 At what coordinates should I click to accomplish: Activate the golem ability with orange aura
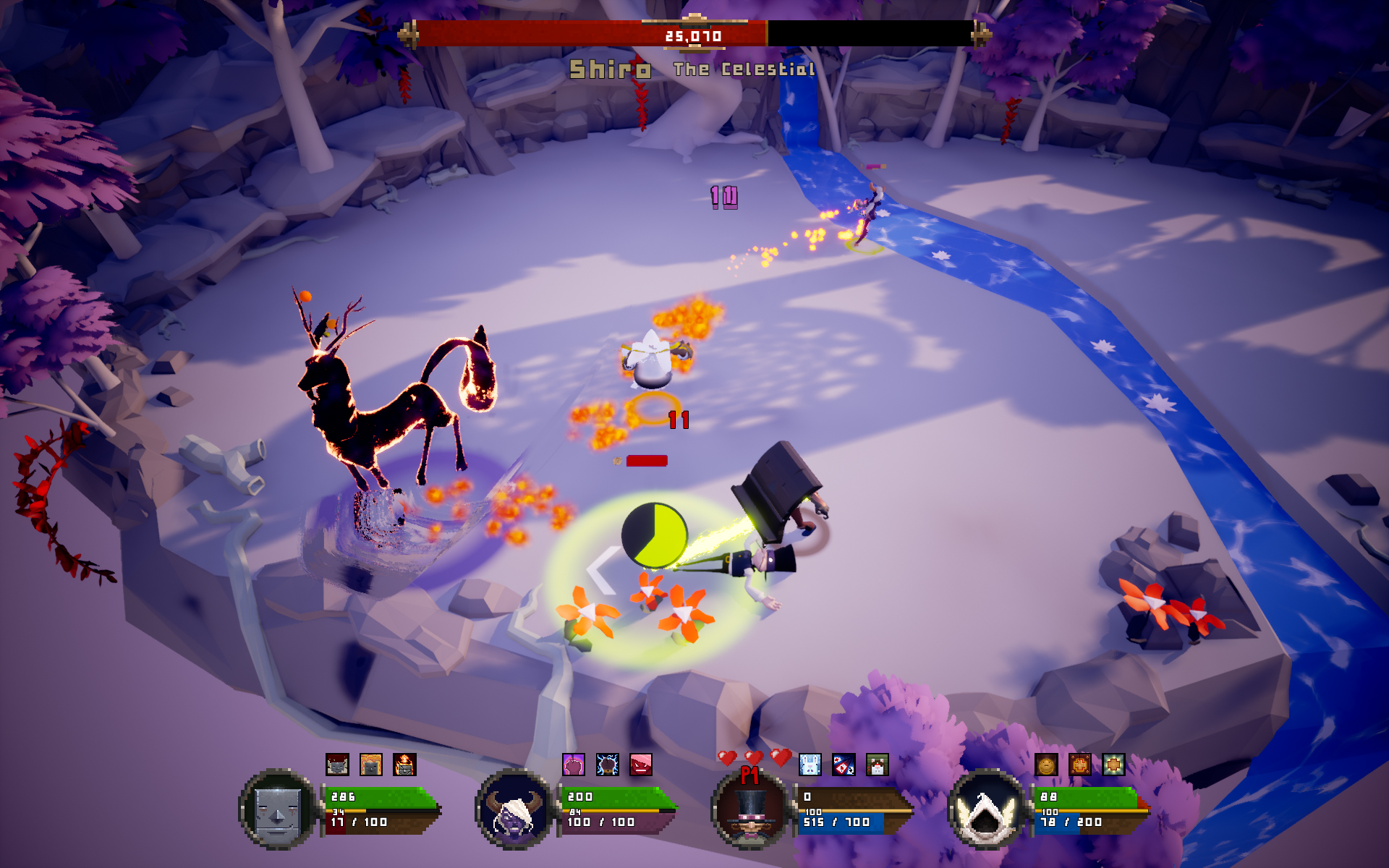pos(371,765)
